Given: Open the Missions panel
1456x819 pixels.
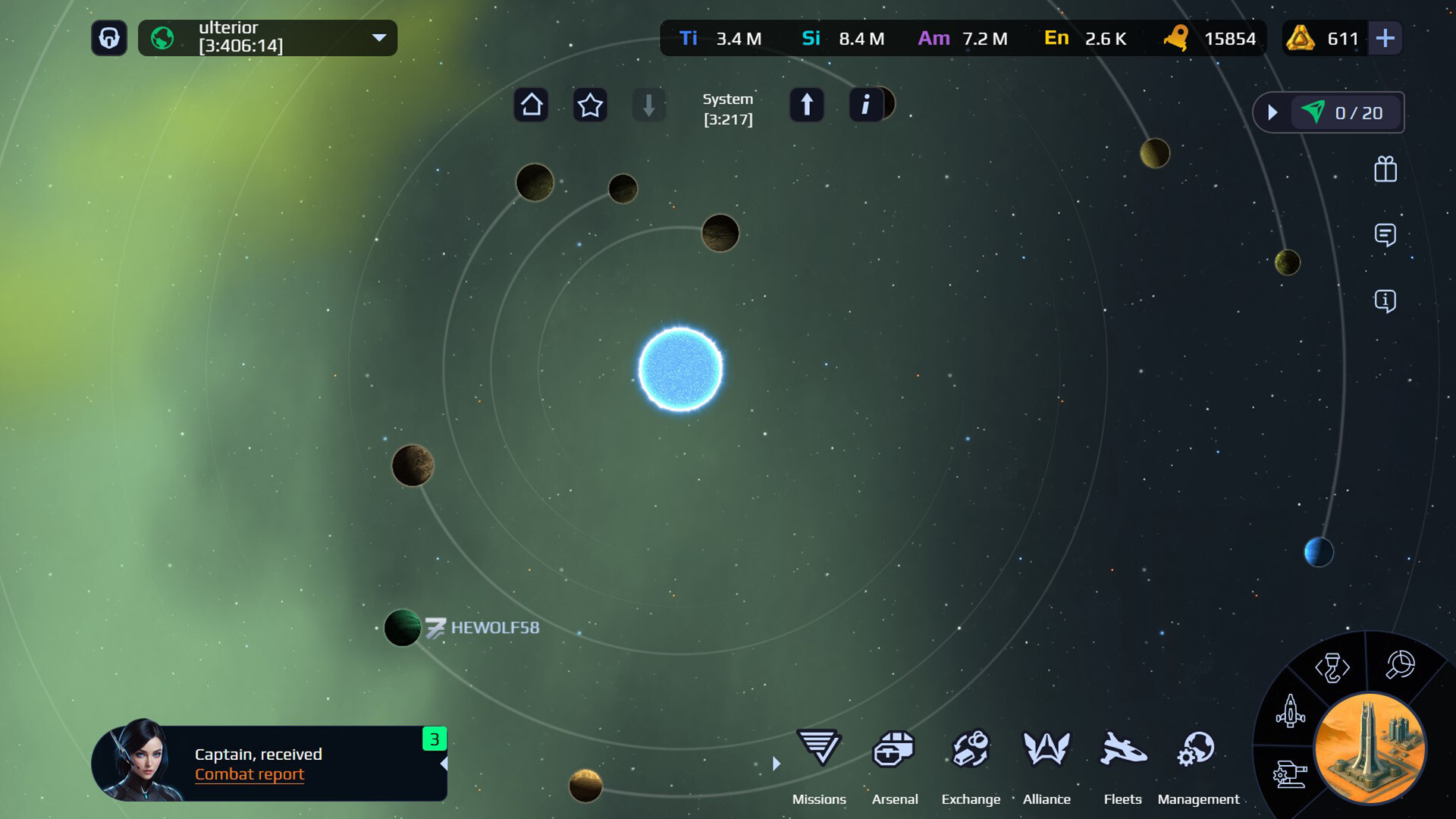Looking at the screenshot, I should click(819, 751).
